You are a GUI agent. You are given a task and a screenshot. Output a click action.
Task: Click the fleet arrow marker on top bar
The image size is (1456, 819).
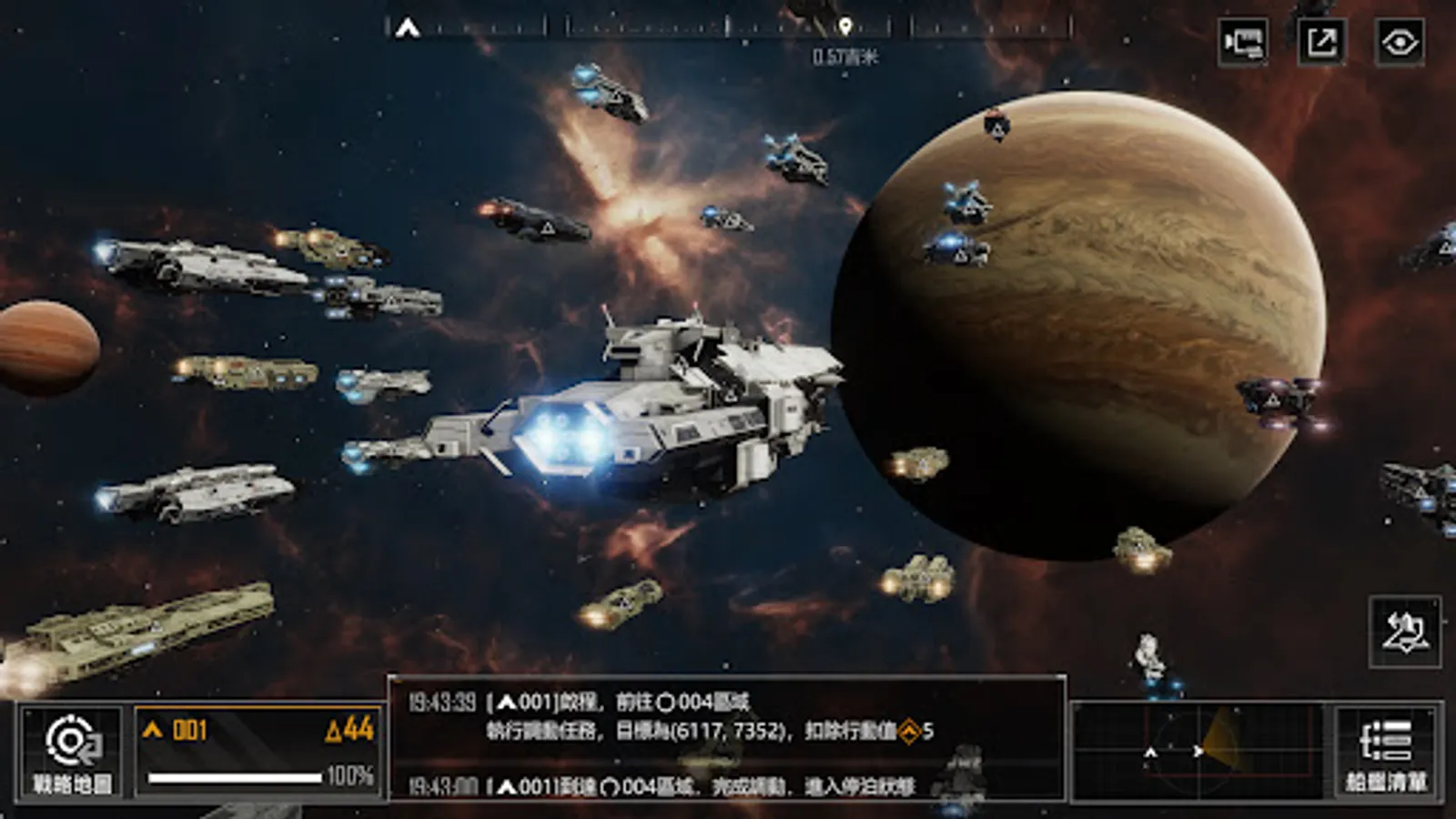pyautogui.click(x=407, y=28)
